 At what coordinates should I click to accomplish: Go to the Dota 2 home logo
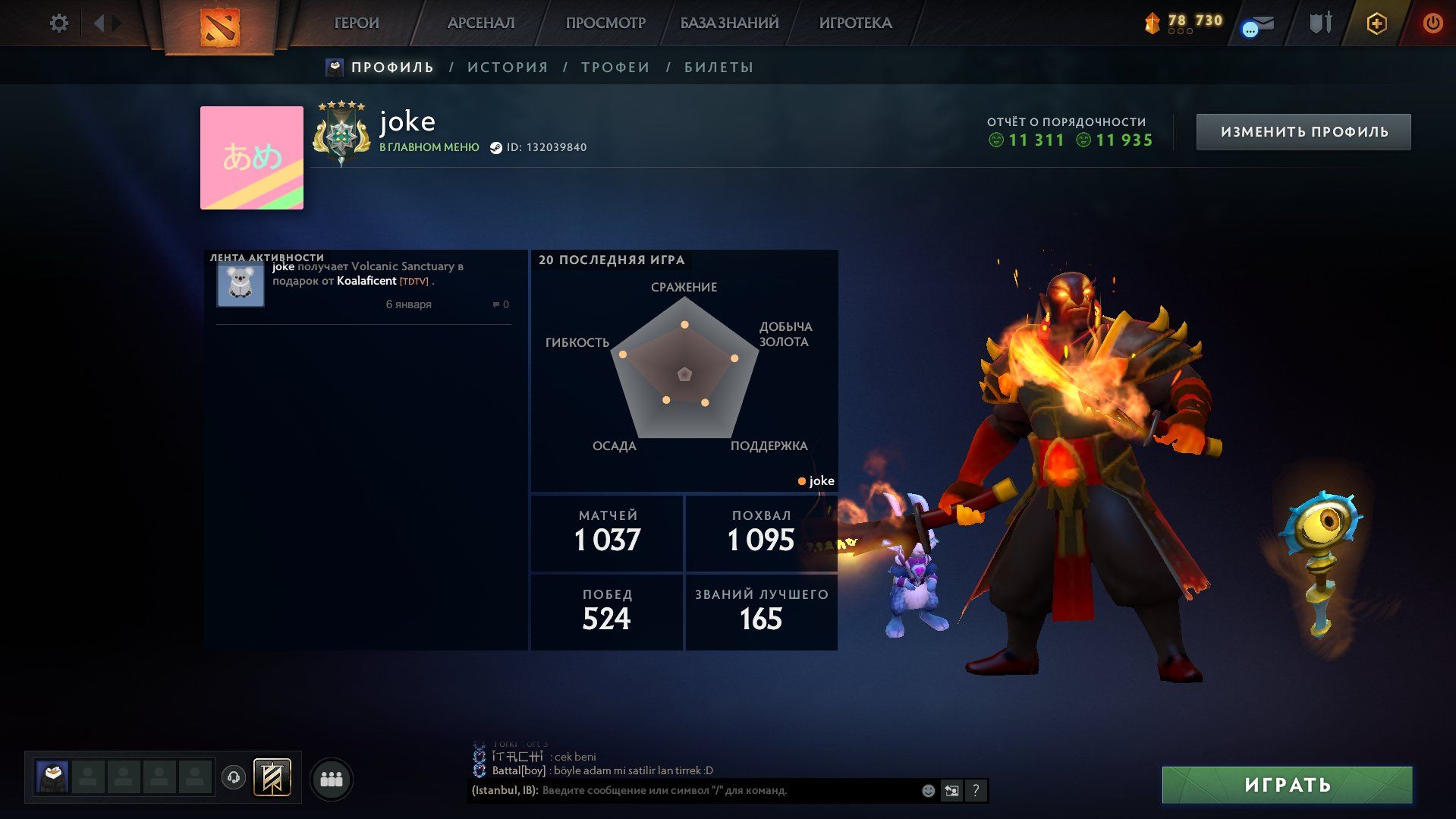(220, 27)
